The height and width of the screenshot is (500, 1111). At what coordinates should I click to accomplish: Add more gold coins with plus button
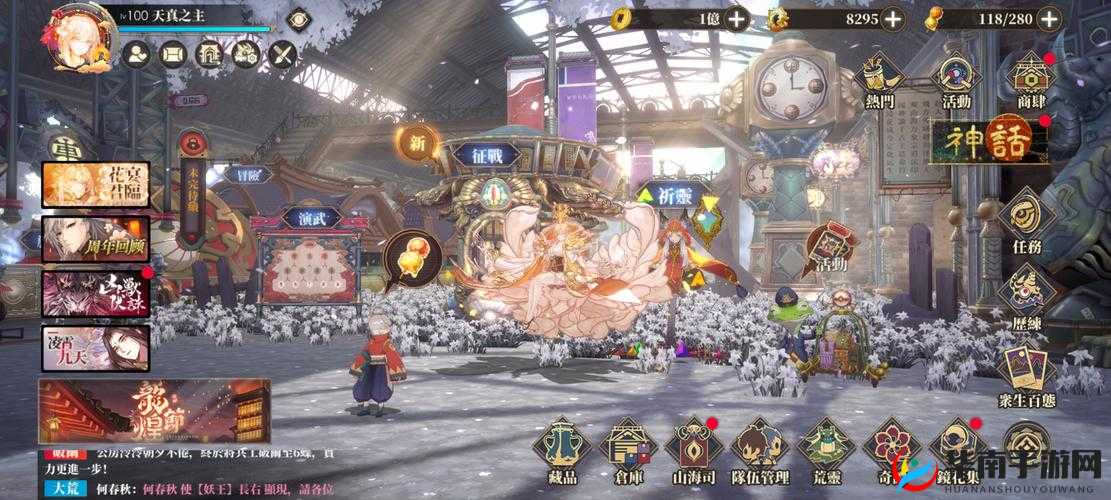point(737,18)
